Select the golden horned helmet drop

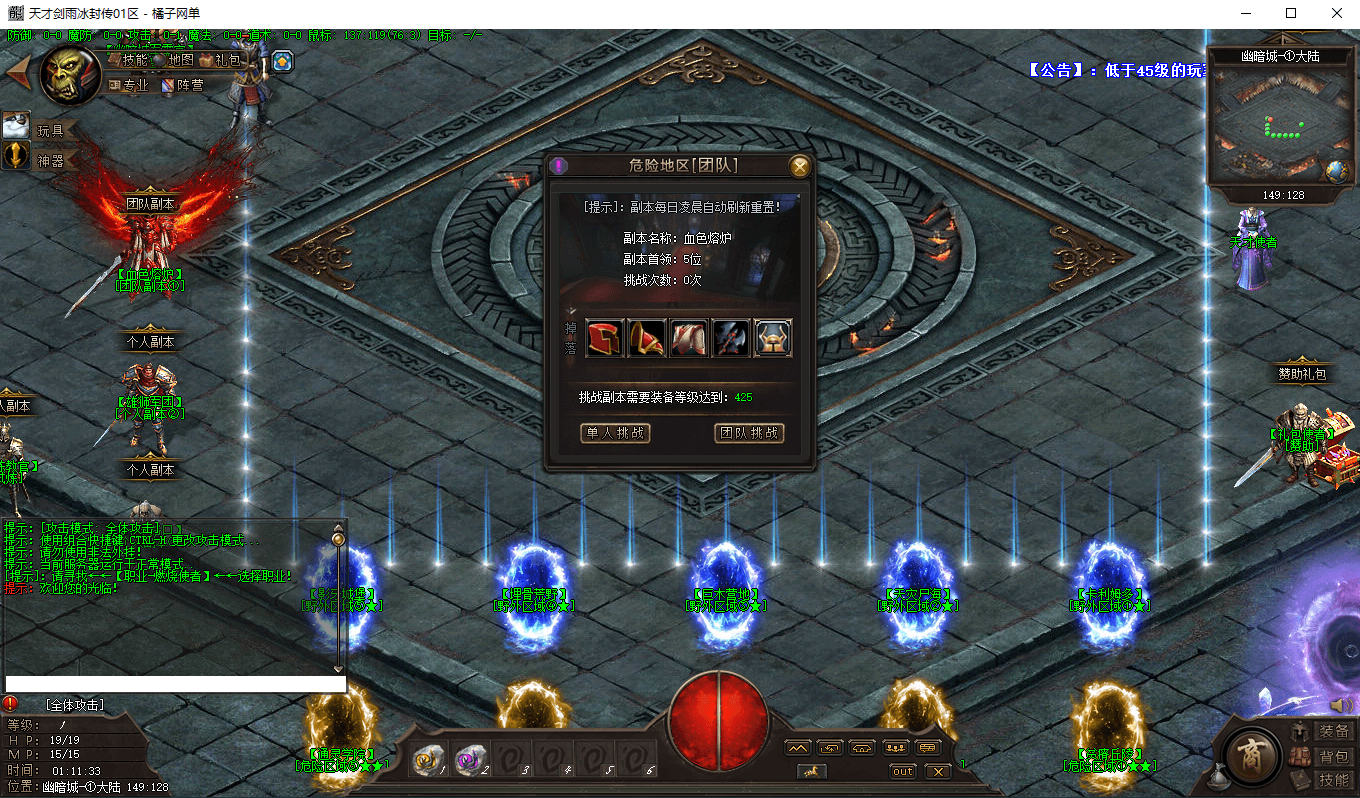773,338
